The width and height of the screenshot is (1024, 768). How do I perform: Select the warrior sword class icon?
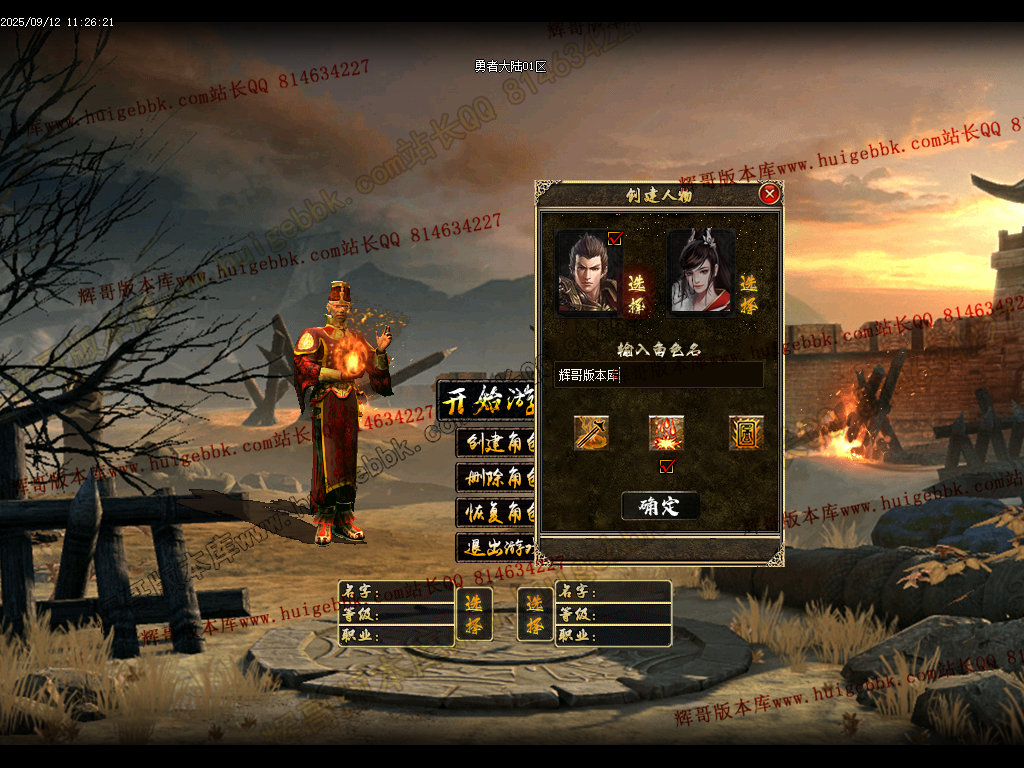pyautogui.click(x=591, y=433)
